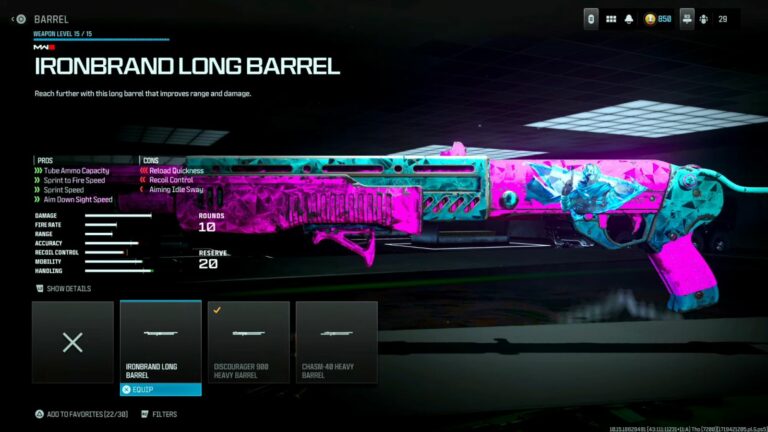Go back from the Barrel menu
This screenshot has height=432, width=768.
pyautogui.click(x=20, y=19)
